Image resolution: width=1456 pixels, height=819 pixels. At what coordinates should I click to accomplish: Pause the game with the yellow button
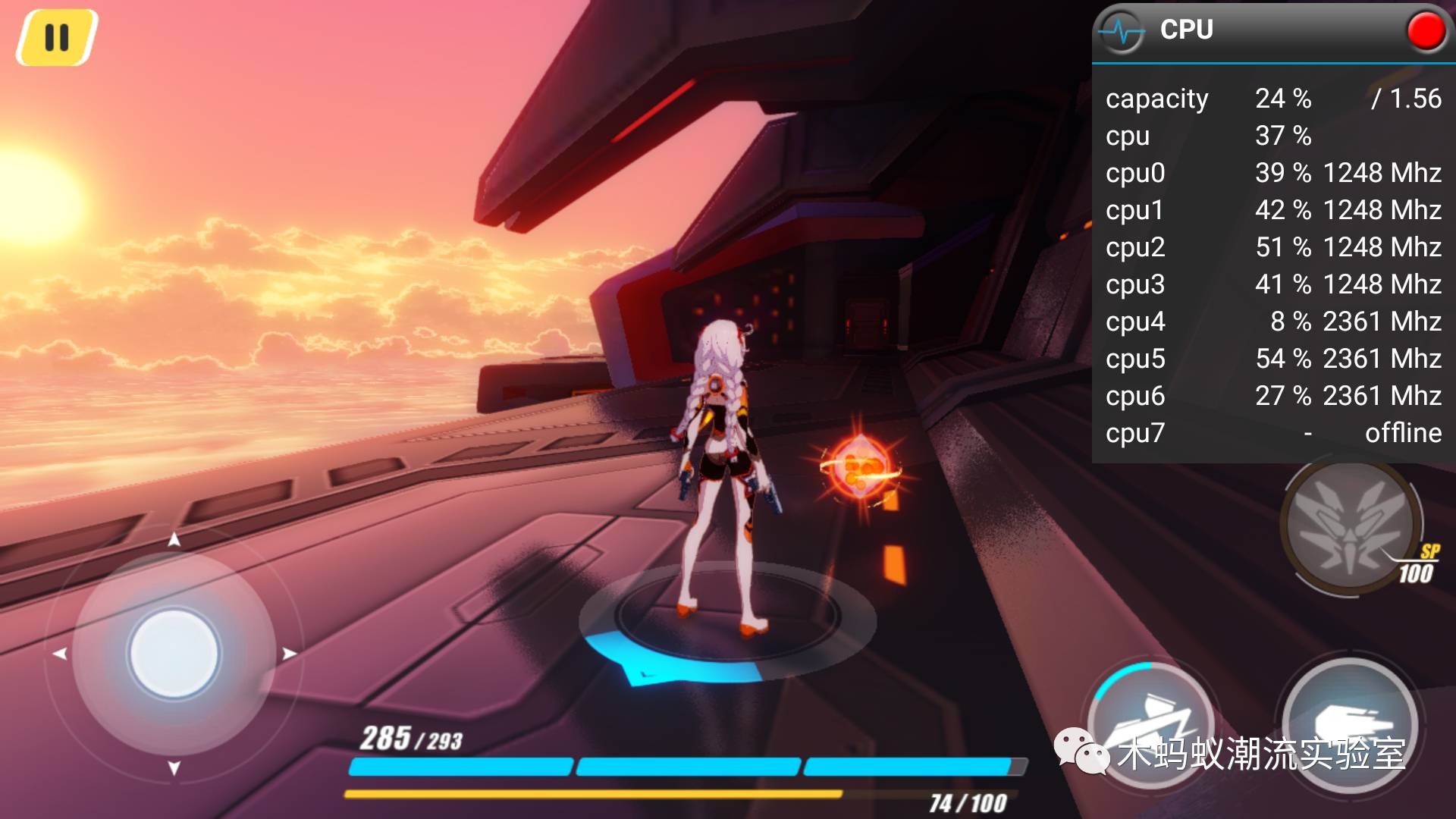click(x=57, y=37)
